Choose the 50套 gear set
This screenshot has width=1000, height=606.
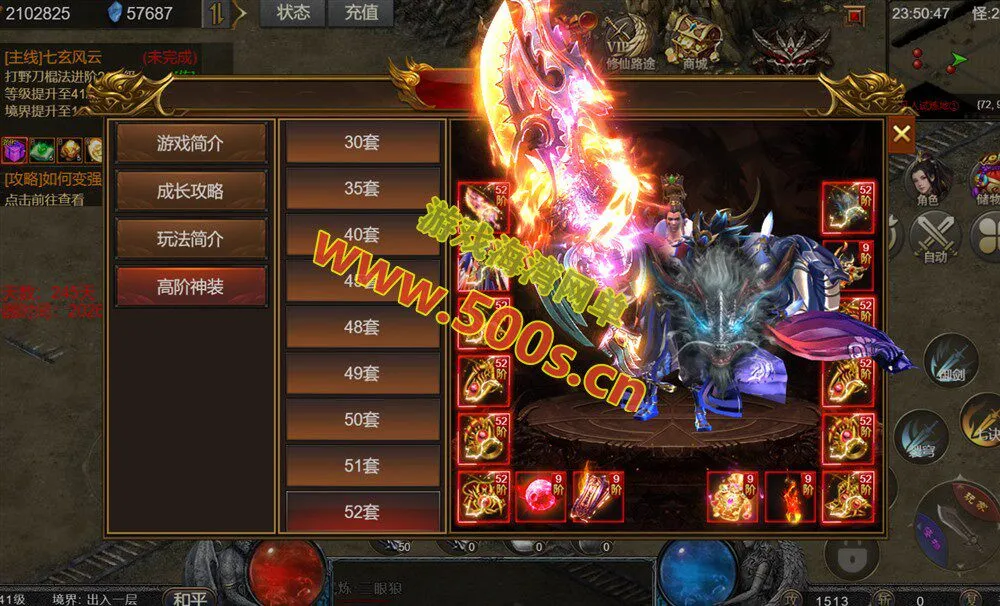(362, 419)
